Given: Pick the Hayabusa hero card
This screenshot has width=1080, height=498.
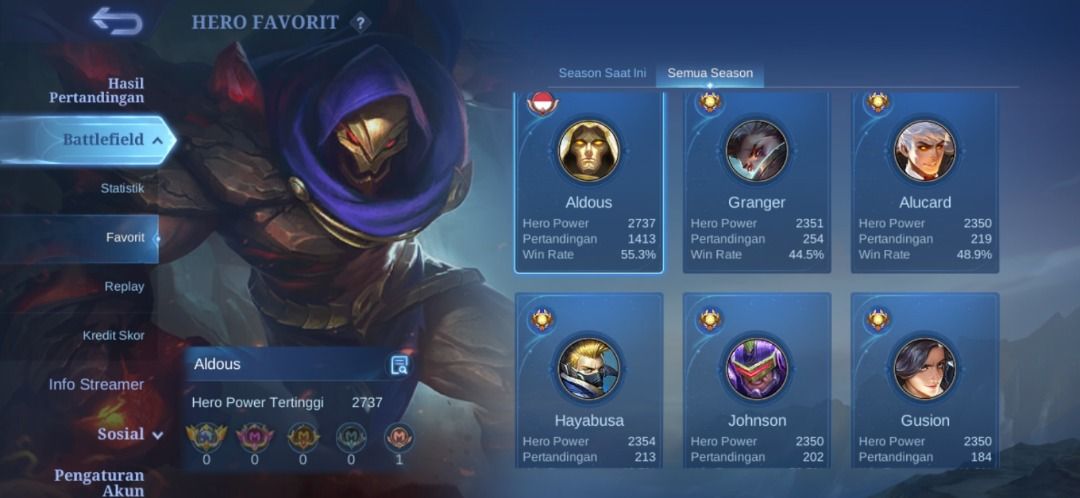Looking at the screenshot, I should point(589,381).
